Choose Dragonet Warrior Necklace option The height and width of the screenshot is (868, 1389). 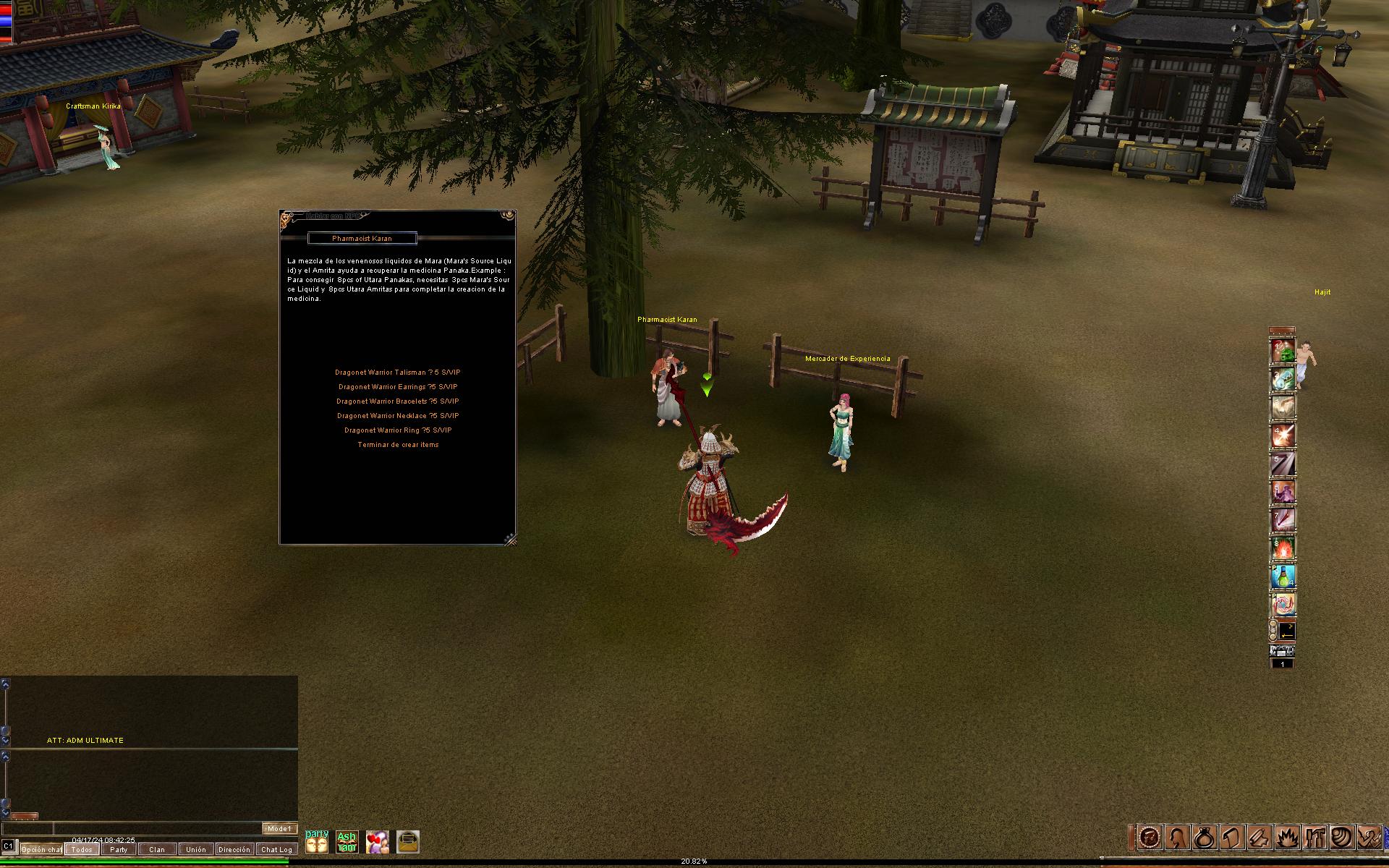pos(397,416)
